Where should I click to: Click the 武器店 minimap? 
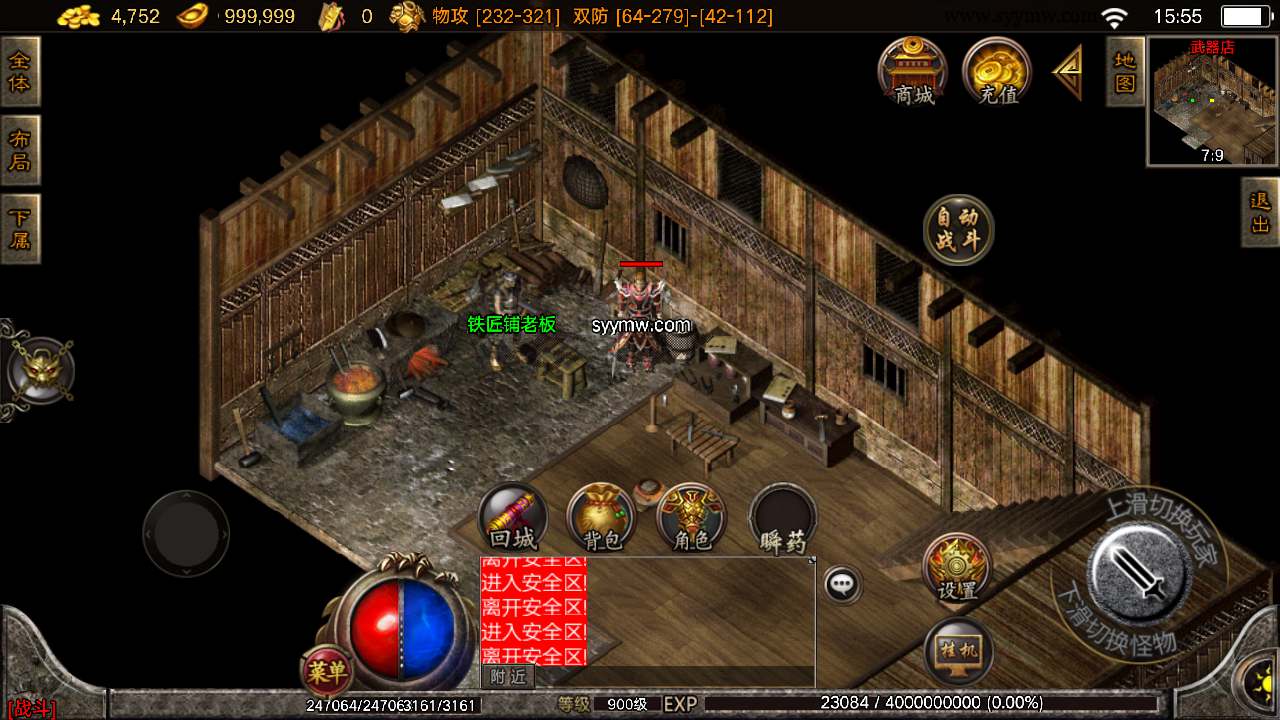click(1212, 101)
